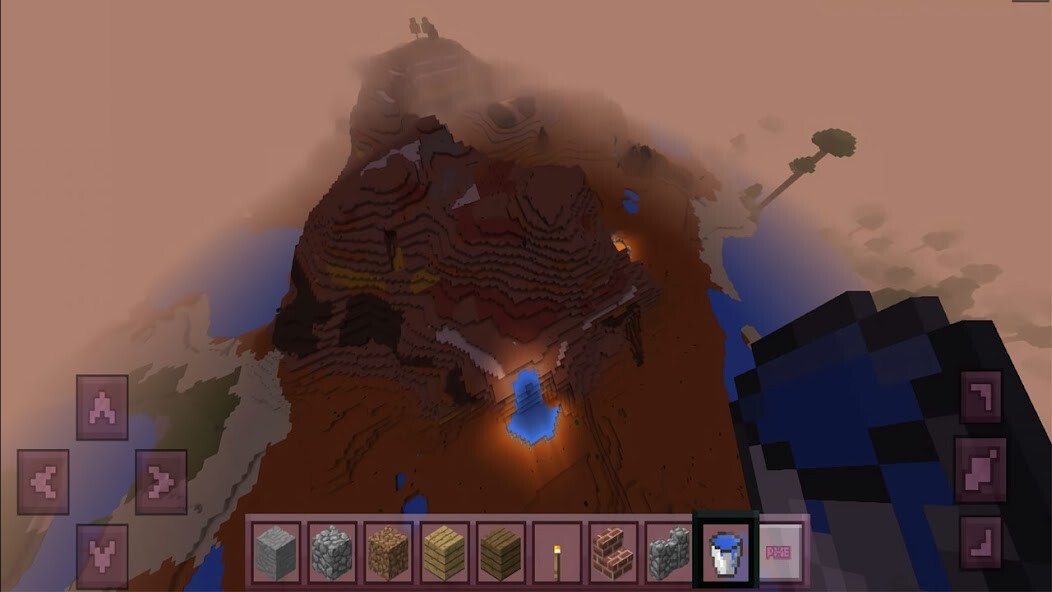Open the inventory with the hotbar's last button
Viewport: 1052px width, 592px height.
(780, 550)
